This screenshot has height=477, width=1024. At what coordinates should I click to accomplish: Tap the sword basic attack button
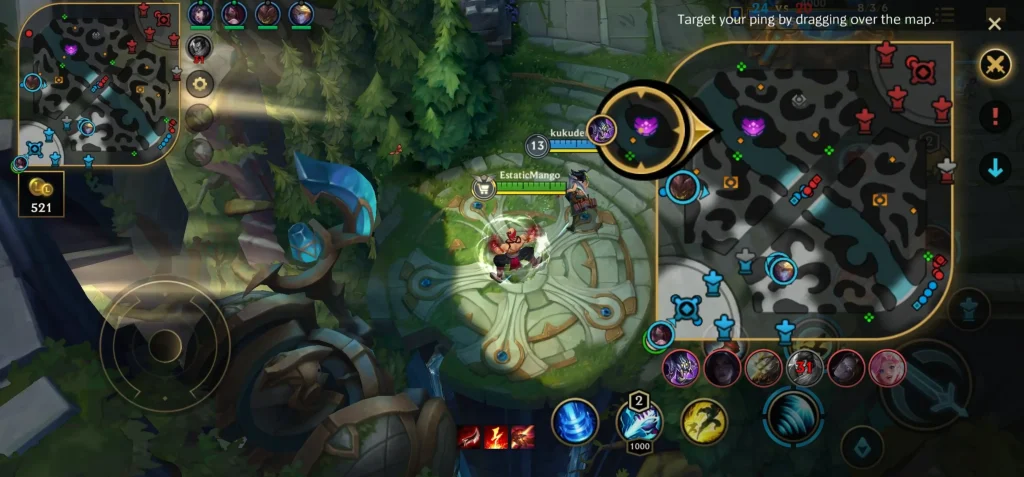coord(924,385)
